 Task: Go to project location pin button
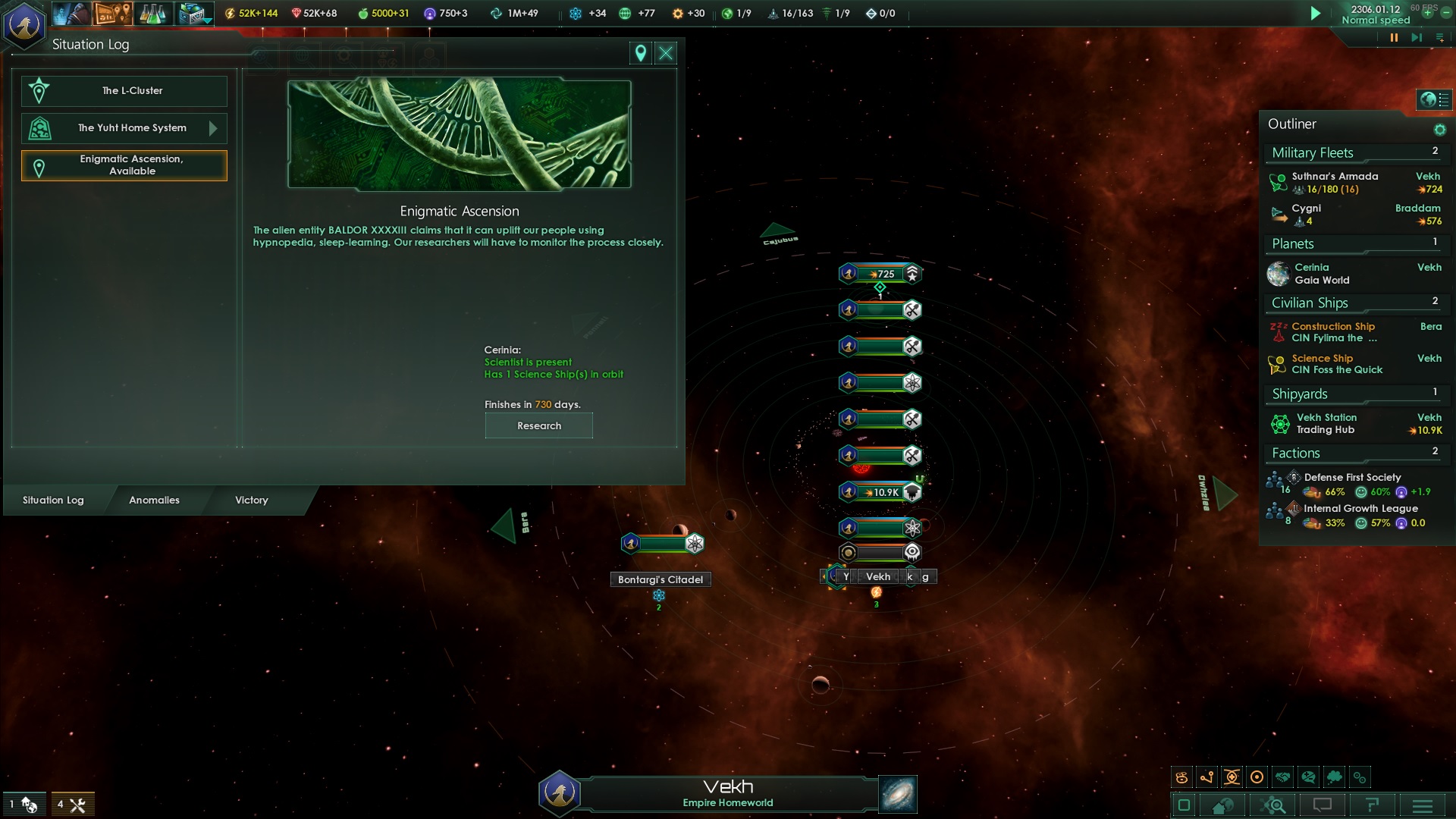pyautogui.click(x=641, y=53)
